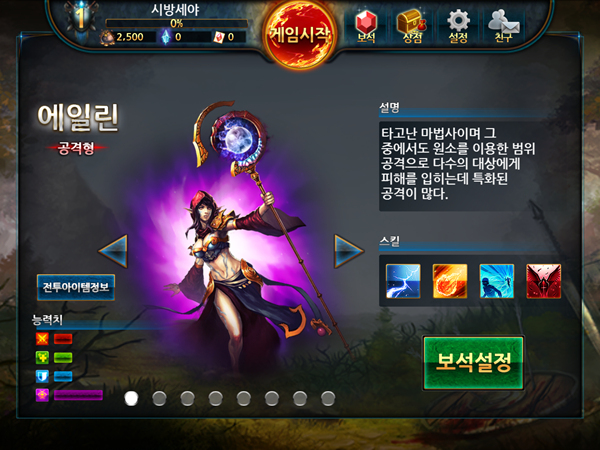Open the 친구 friends menu
The image size is (600, 450).
click(x=505, y=25)
